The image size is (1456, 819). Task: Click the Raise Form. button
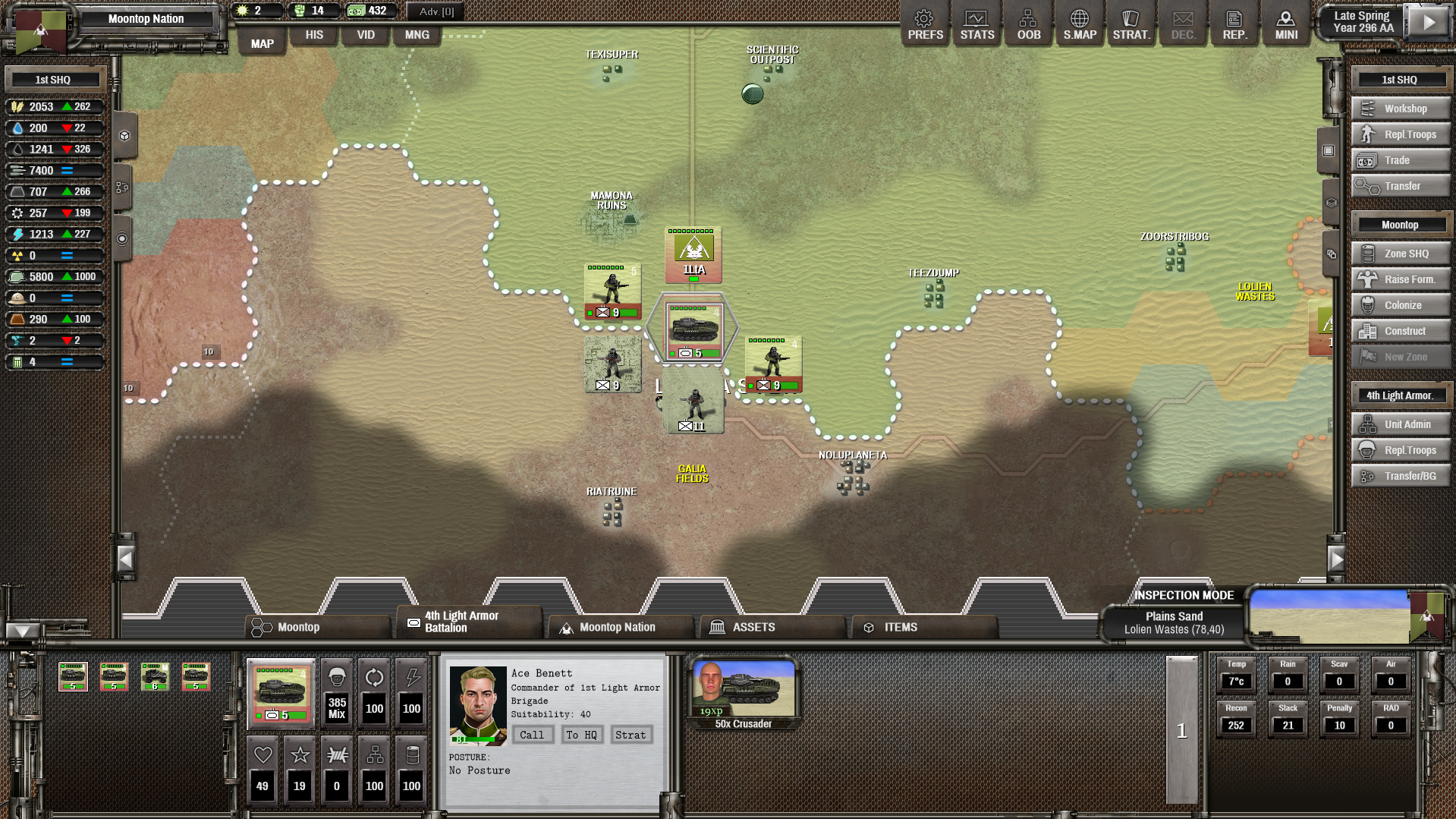[x=1401, y=279]
